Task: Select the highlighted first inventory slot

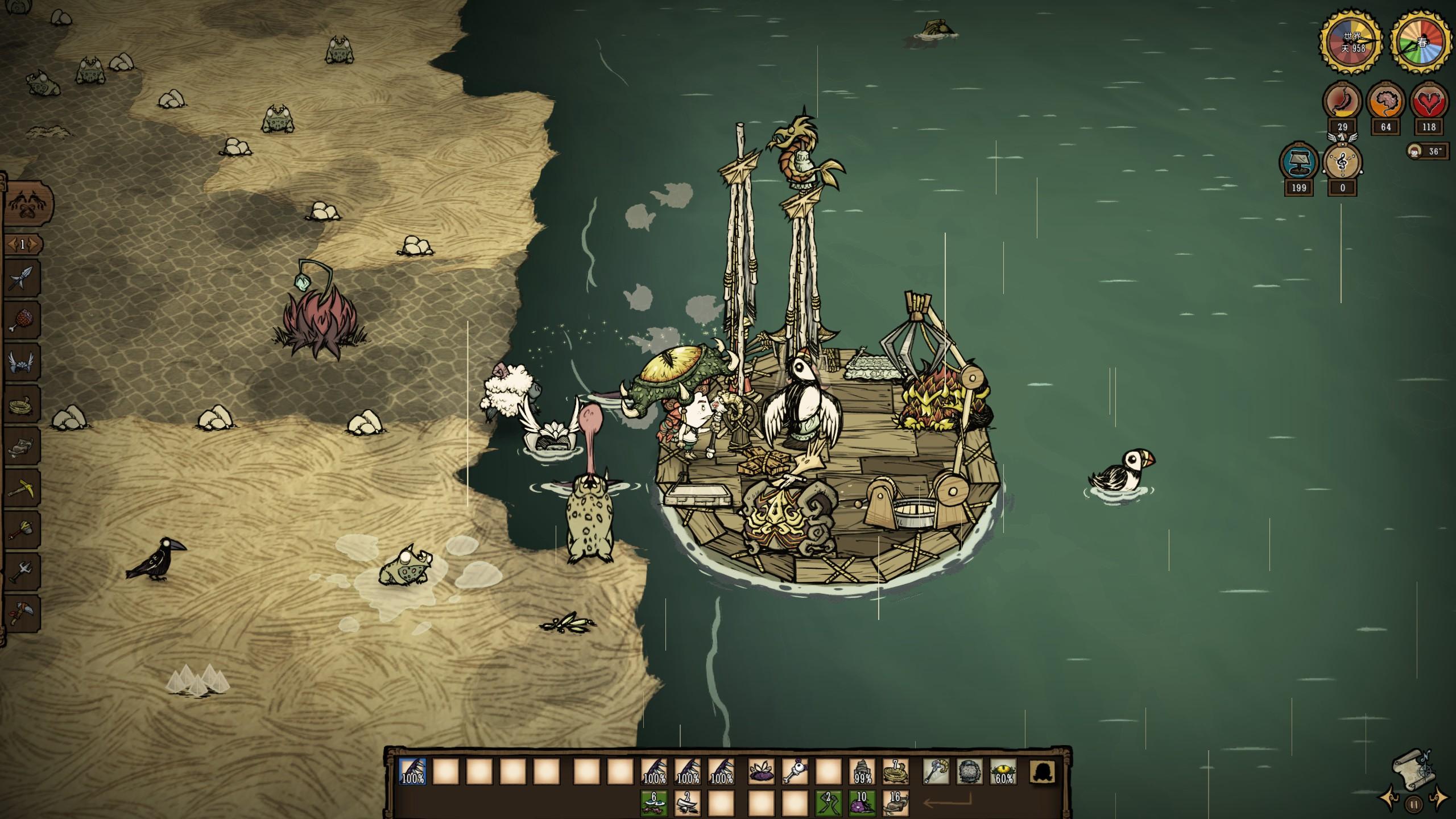Action: (x=412, y=772)
